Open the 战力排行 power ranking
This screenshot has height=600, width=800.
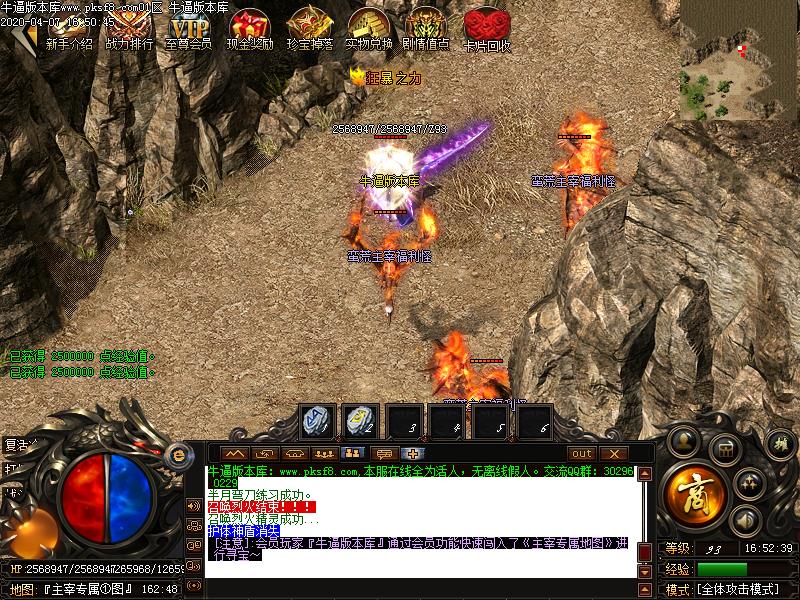129,30
